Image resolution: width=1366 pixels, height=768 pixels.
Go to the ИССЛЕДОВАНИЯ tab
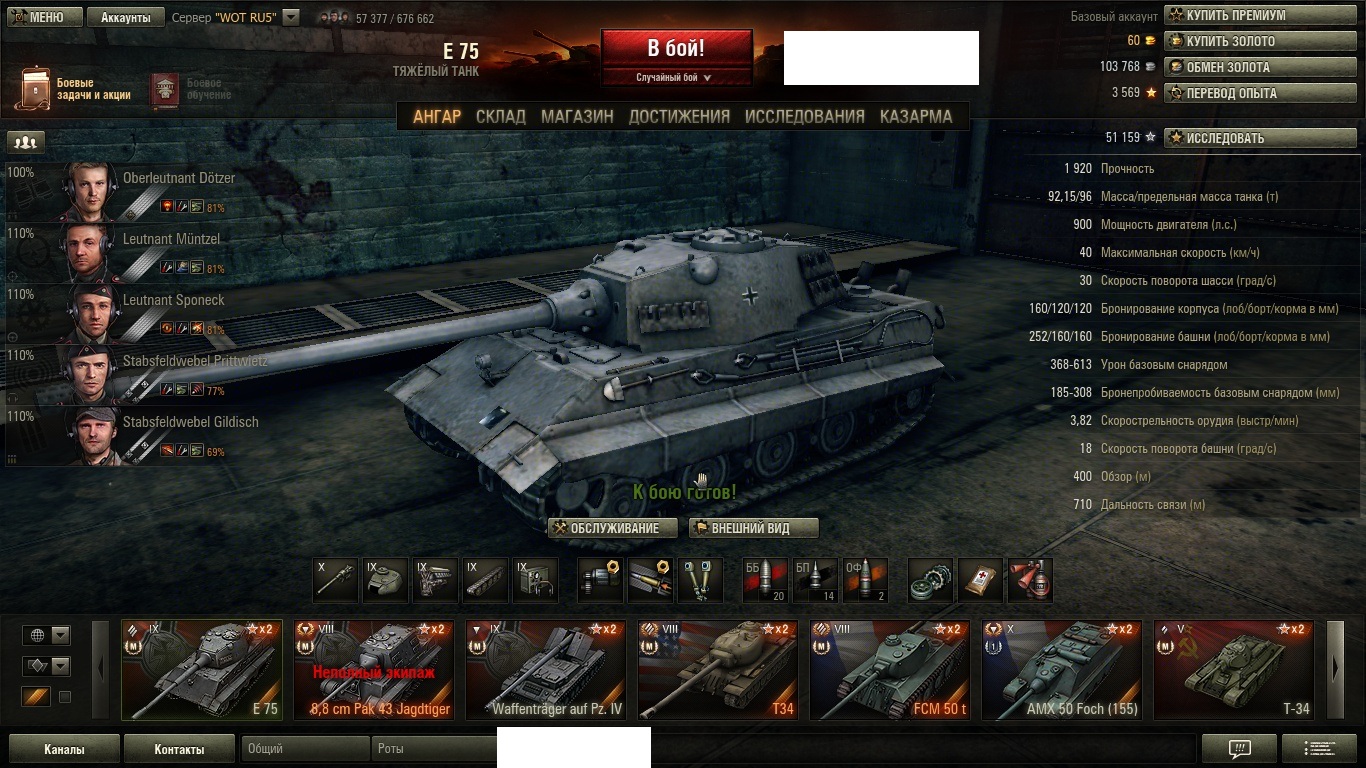point(804,116)
